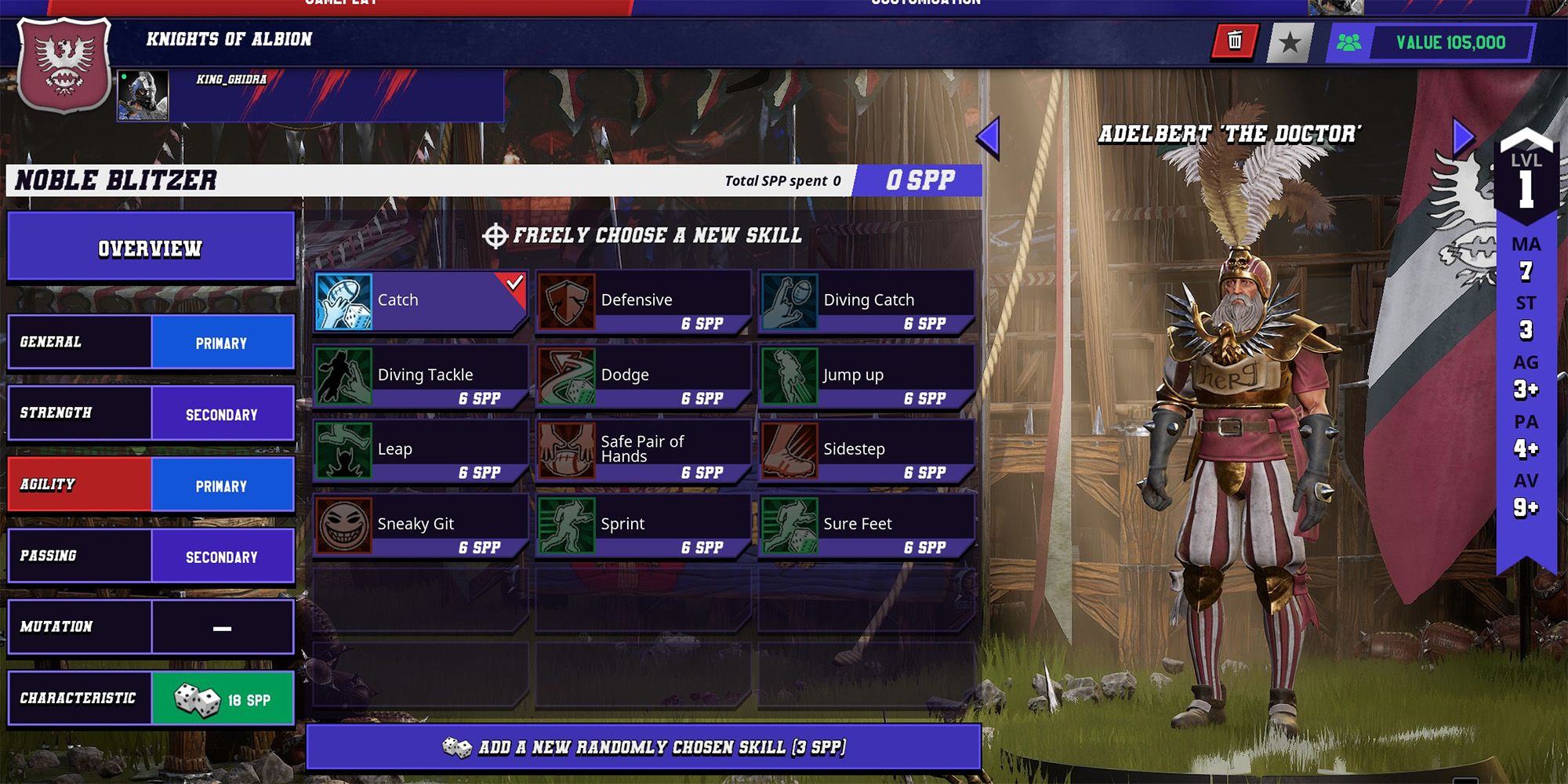The height and width of the screenshot is (784, 1568).
Task: Select the star icon near team value
Action: click(1290, 43)
